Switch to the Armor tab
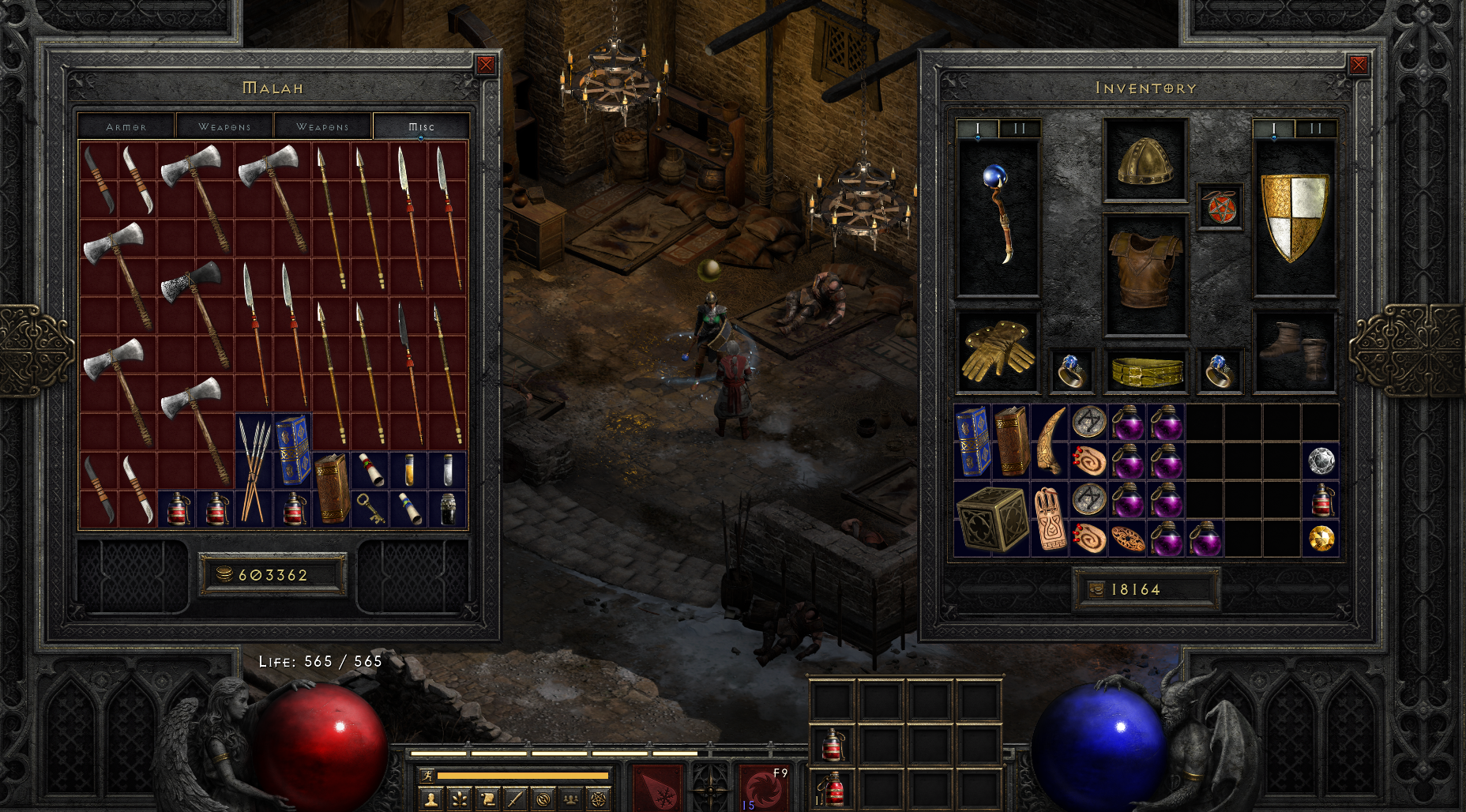1466x812 pixels. pos(126,126)
